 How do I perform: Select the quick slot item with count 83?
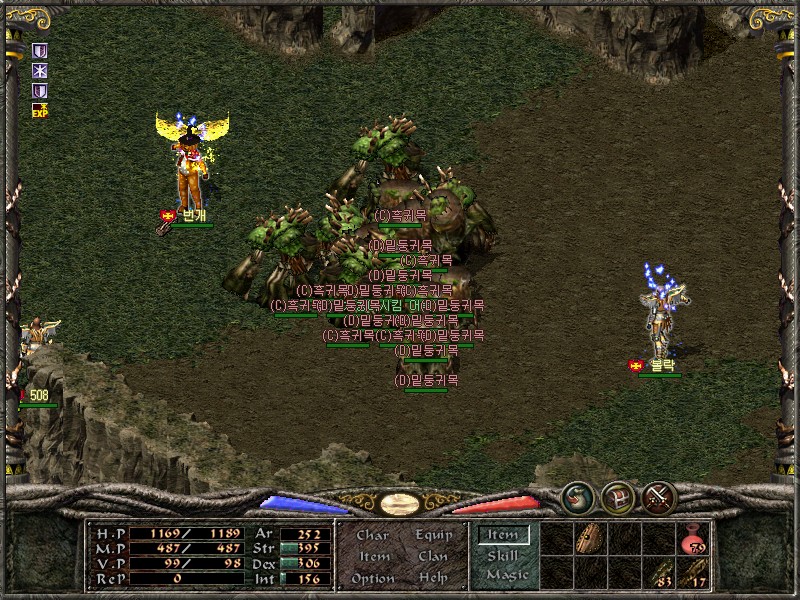pos(659,573)
